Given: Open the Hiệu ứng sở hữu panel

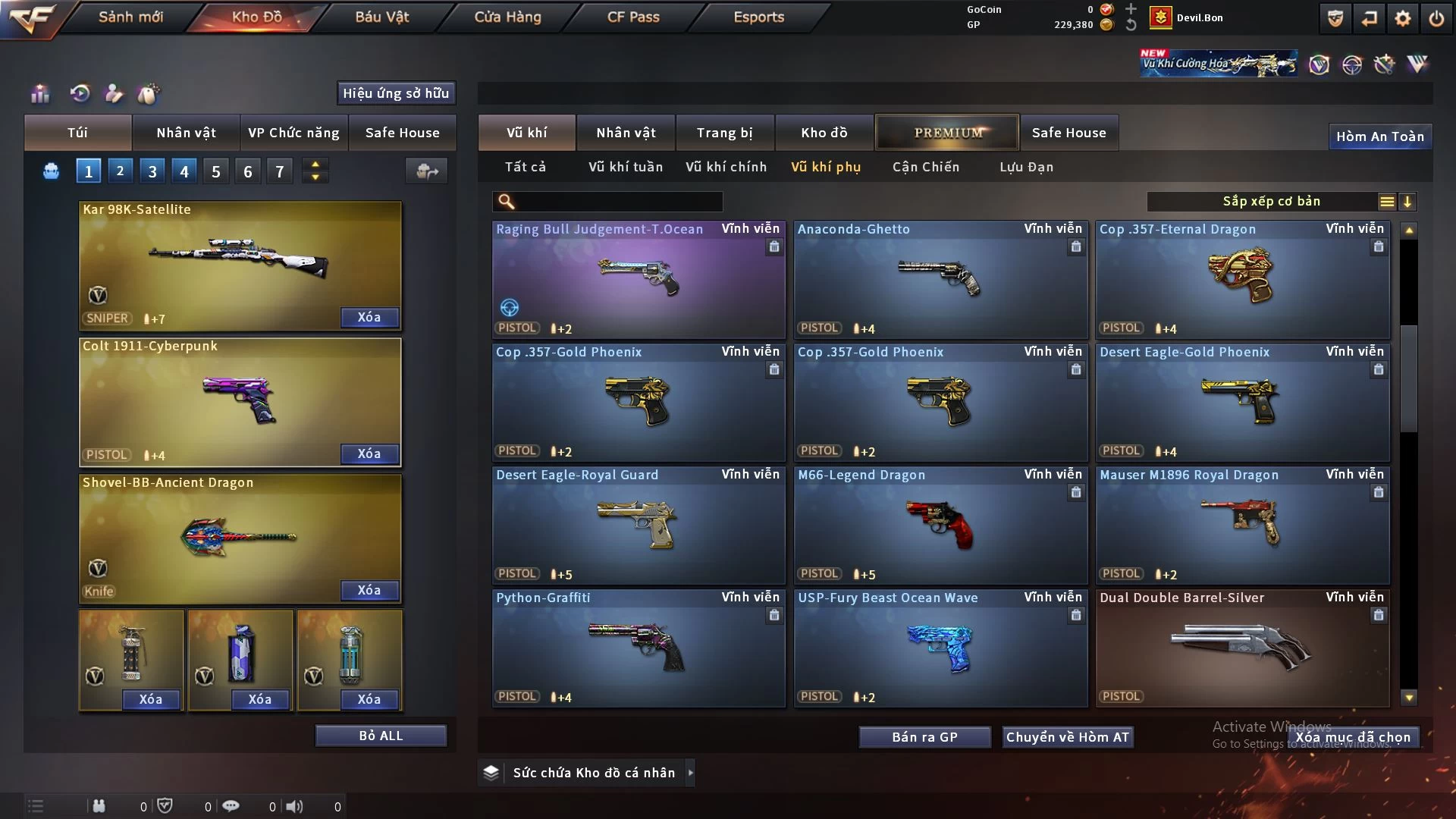Looking at the screenshot, I should coord(396,93).
